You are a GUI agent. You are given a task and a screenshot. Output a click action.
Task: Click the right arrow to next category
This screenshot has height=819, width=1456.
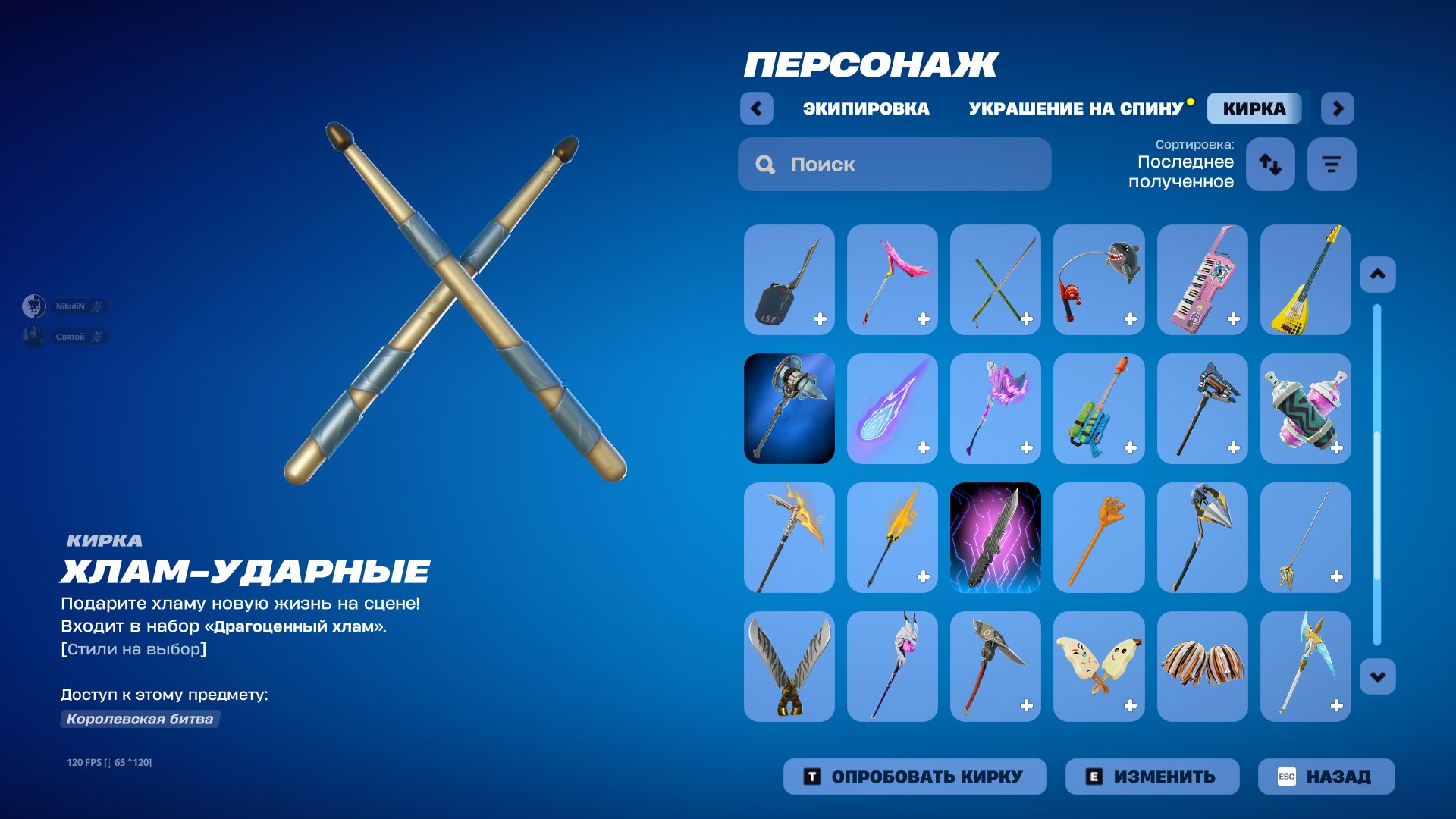1338,108
